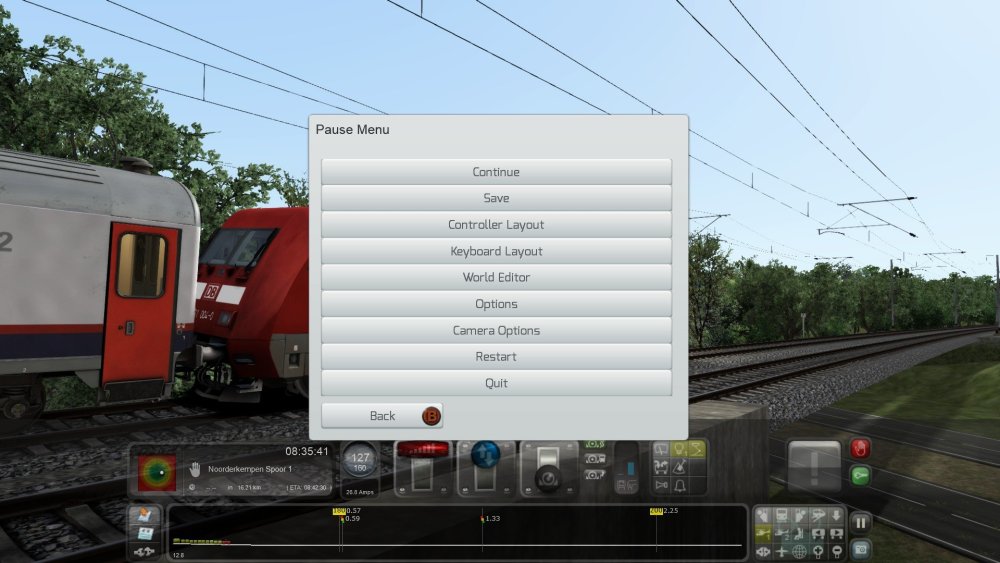Select the helicopter camera view icon
Image resolution: width=1000 pixels, height=563 pixels.
coord(763,533)
